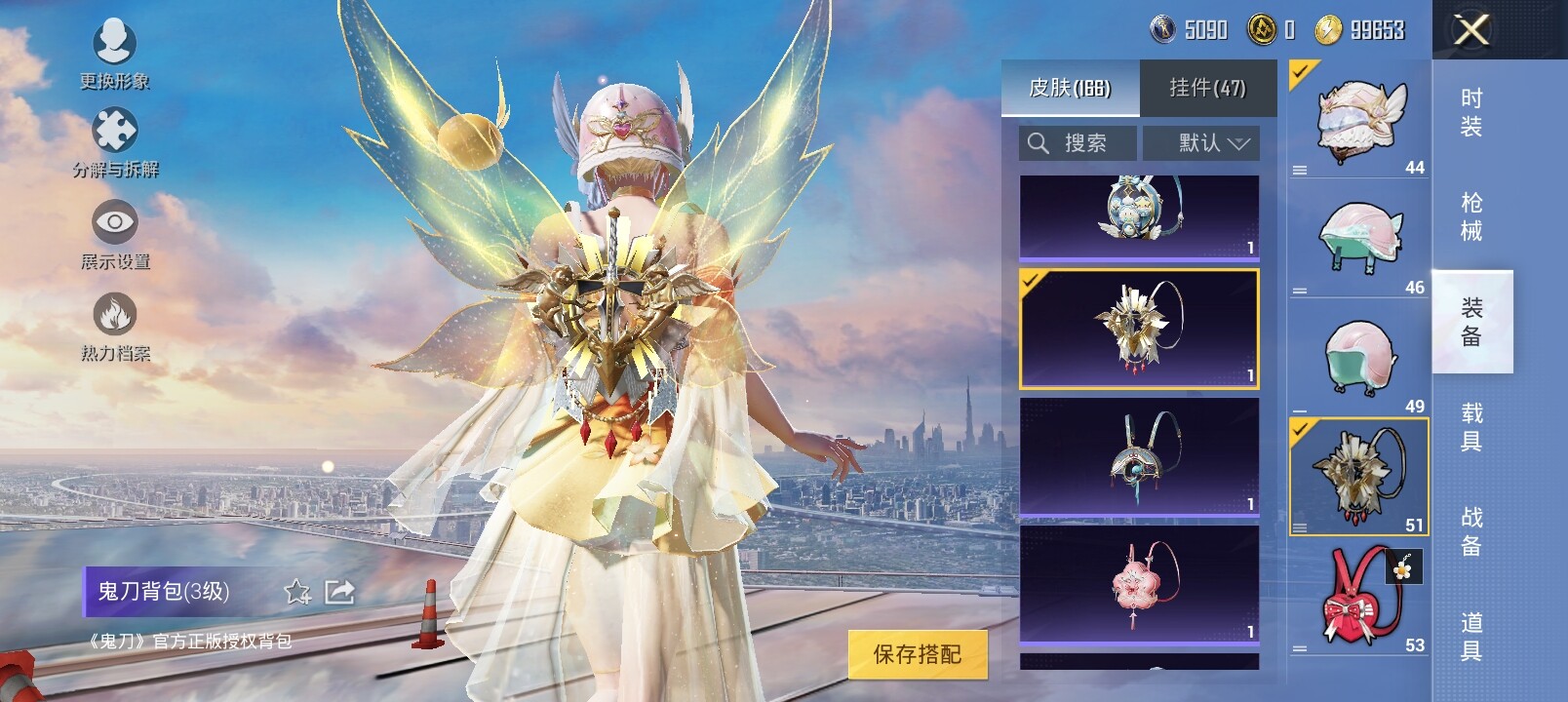This screenshot has width=1568, height=702.
Task: Switch to the 载具 category
Action: coord(1471,427)
